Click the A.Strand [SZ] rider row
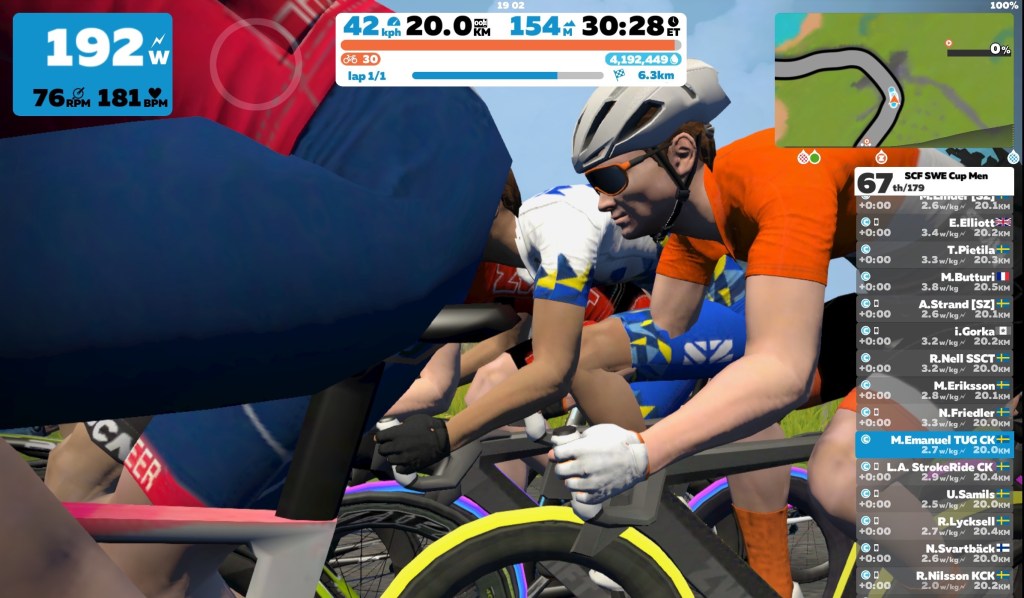 coord(934,309)
